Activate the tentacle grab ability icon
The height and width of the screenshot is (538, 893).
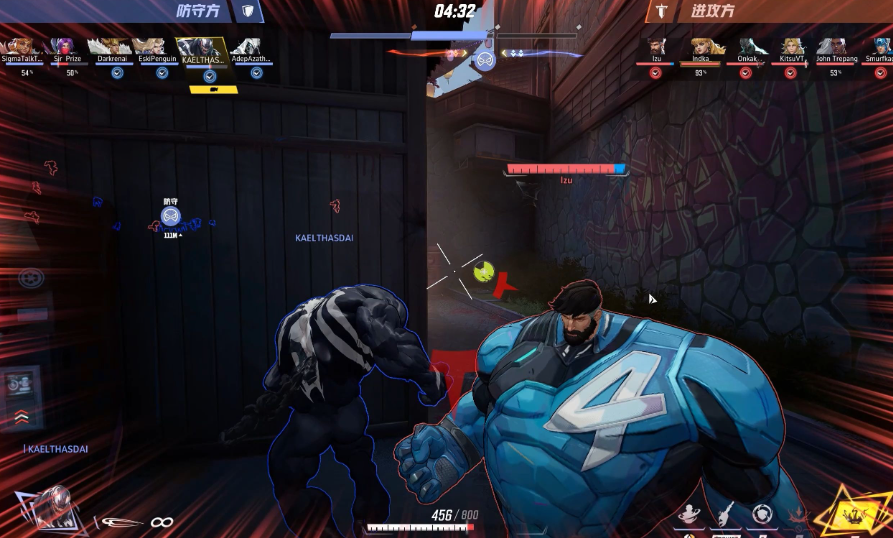click(x=725, y=515)
